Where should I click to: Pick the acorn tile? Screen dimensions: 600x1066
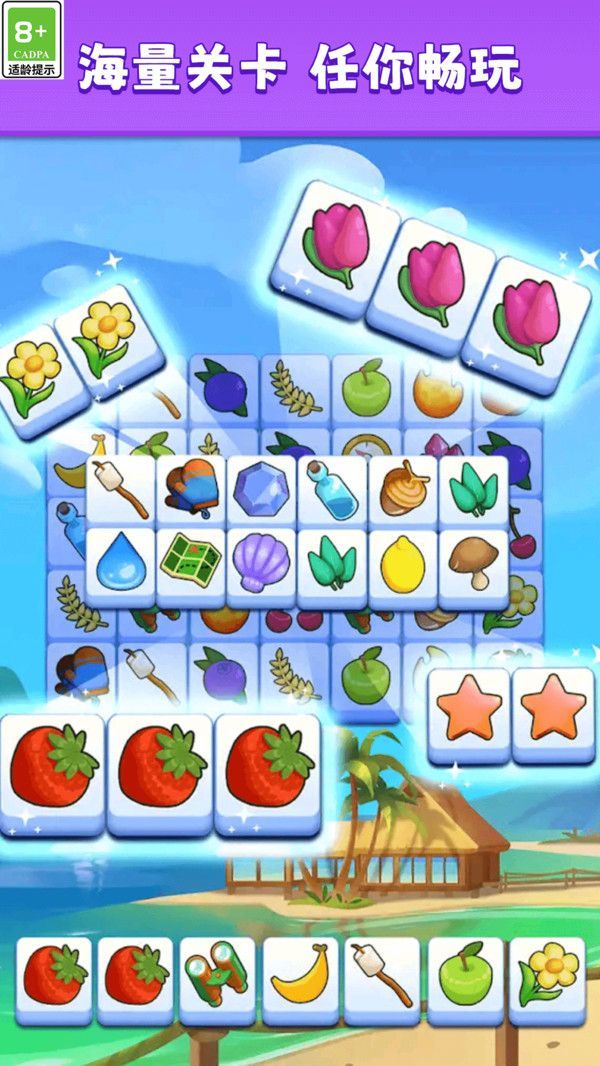coord(403,490)
